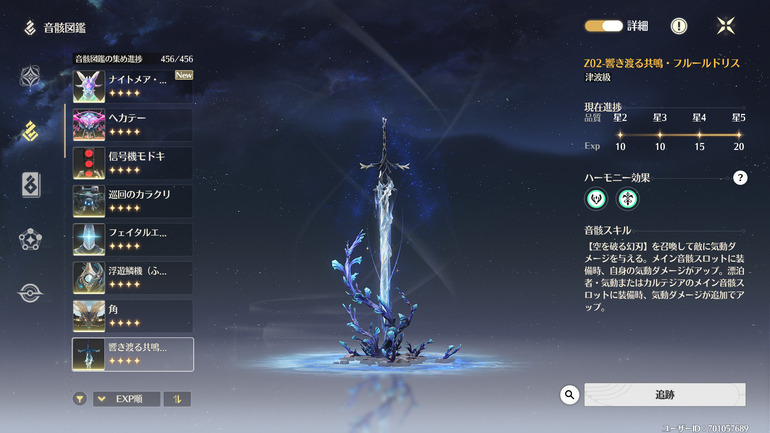This screenshot has width=770, height=433.
Task: Select the フェイタルエ… echo entry
Action: (133, 239)
